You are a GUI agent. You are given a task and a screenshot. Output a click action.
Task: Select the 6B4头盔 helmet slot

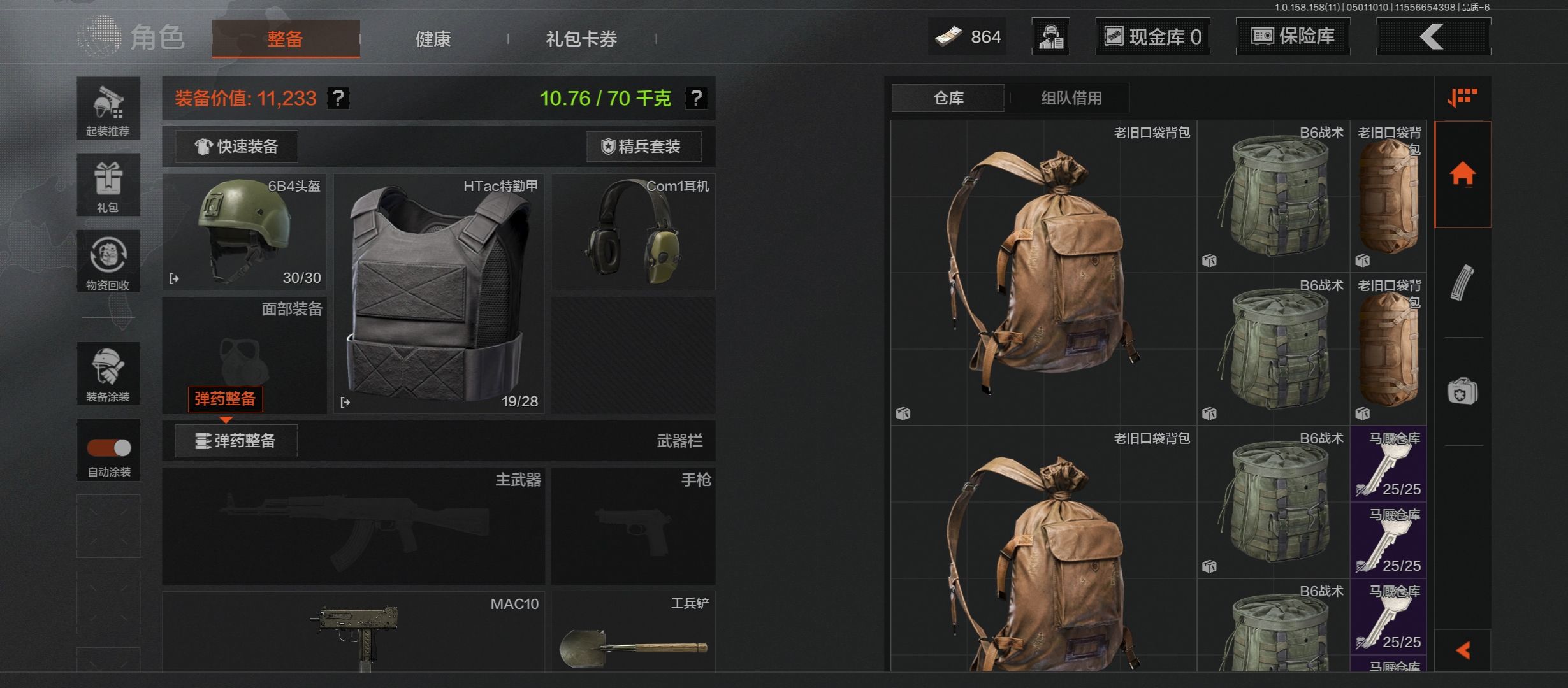coord(245,232)
